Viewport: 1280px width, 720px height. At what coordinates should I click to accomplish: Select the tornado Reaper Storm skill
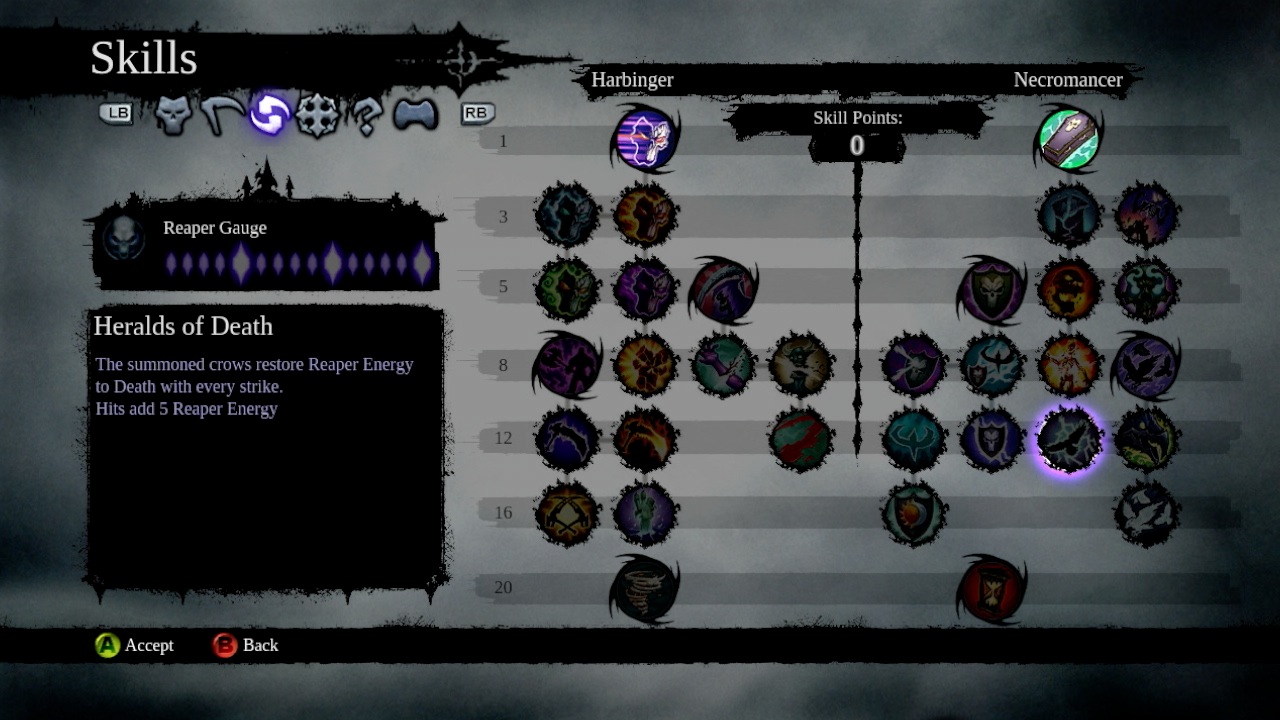(x=644, y=589)
